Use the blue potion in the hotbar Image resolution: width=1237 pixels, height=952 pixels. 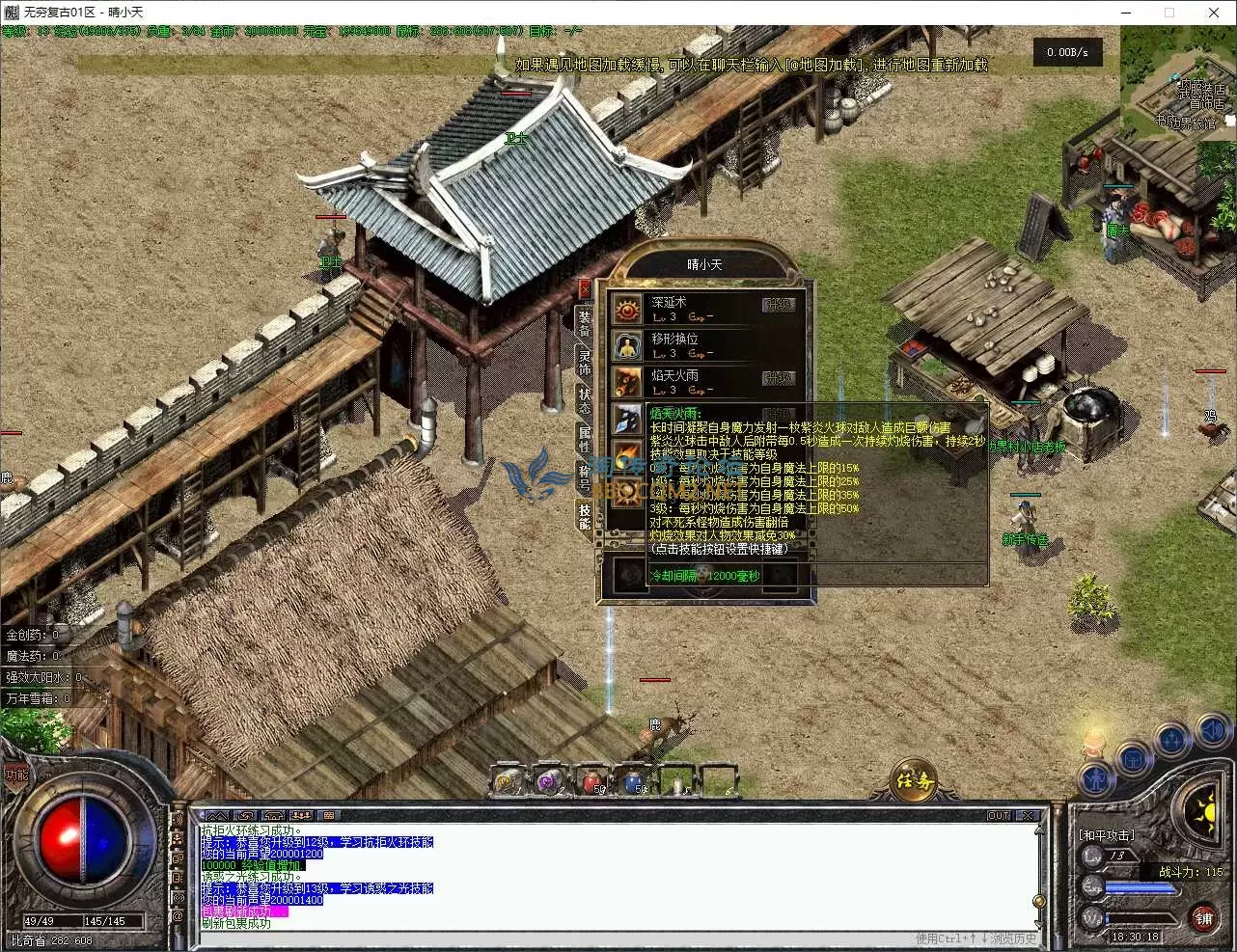click(x=634, y=780)
